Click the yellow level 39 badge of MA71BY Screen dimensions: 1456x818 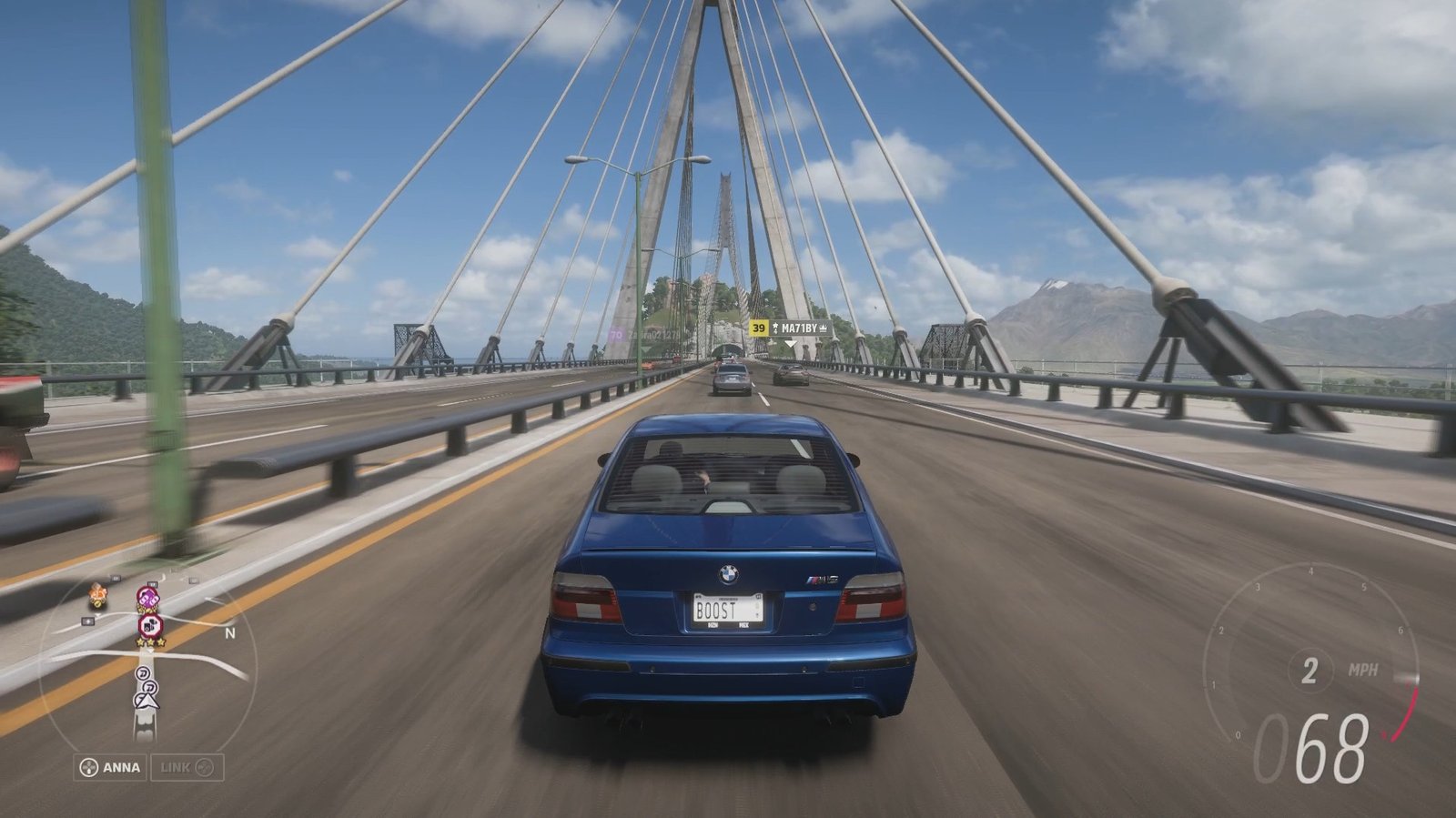(x=759, y=328)
